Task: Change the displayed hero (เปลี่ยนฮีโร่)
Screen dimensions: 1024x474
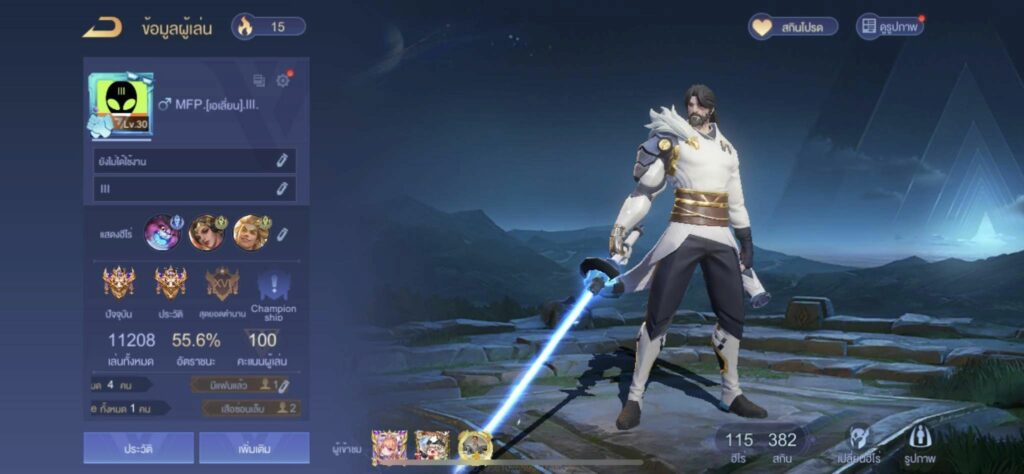Action: [x=859, y=443]
